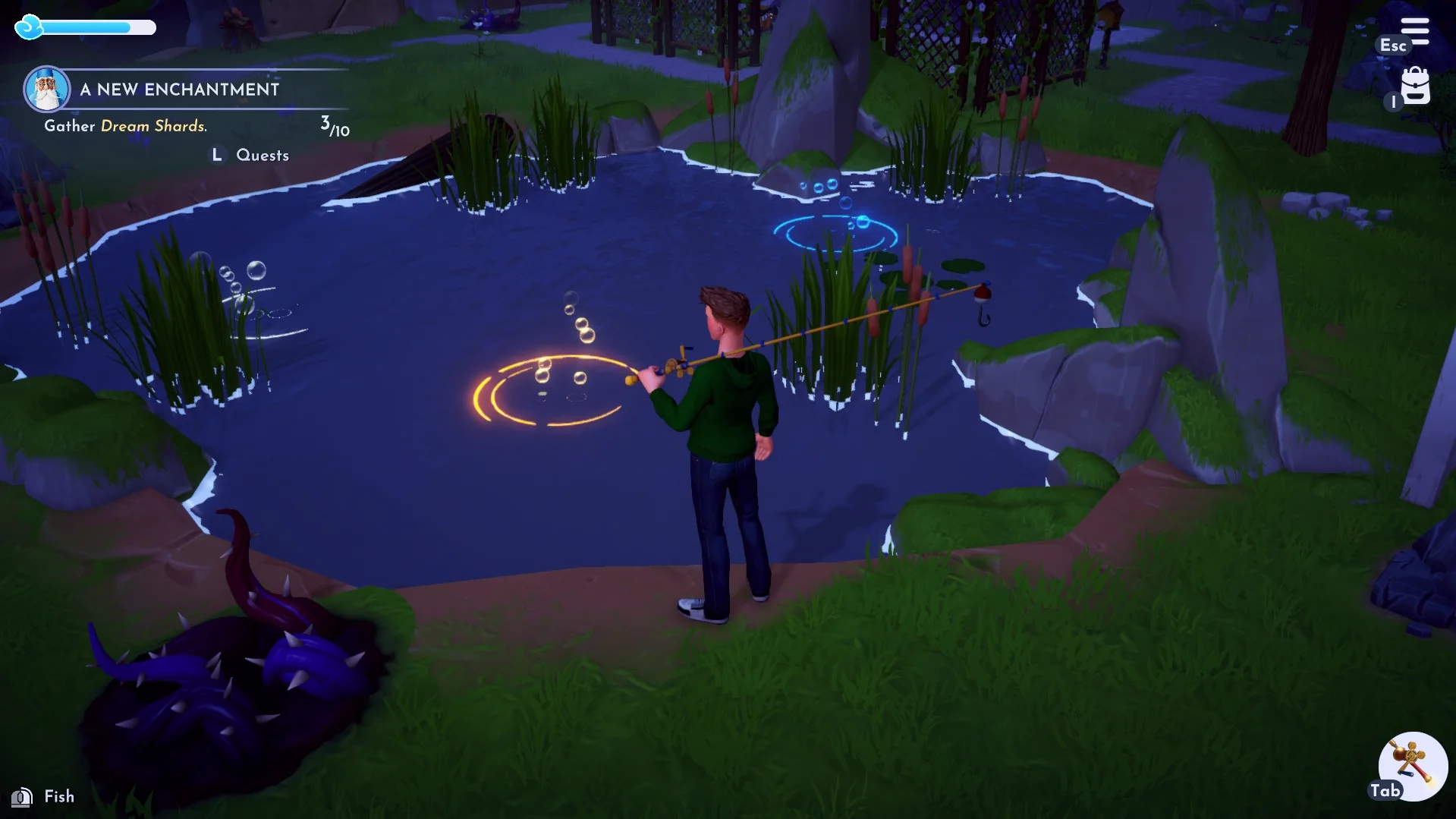Open the tool wheel with fishing rod
This screenshot has height=819, width=1456.
1412,765
